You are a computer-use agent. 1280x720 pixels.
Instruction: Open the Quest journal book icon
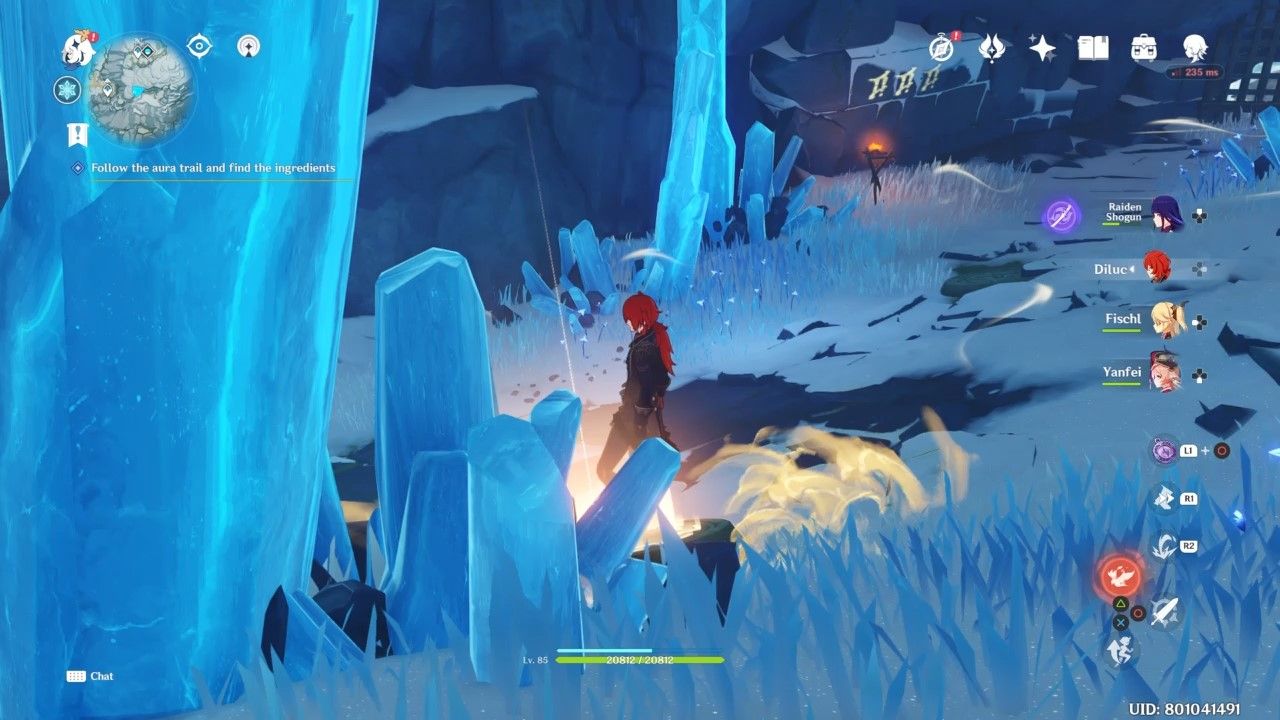point(1095,46)
